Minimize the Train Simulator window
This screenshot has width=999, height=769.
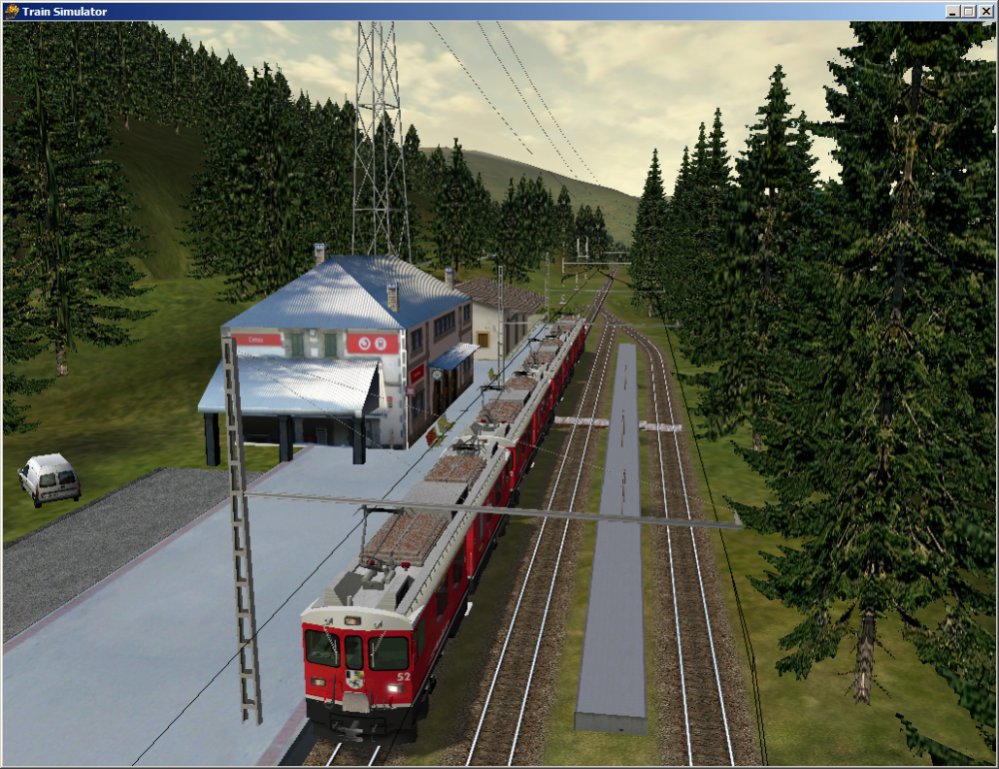[953, 11]
